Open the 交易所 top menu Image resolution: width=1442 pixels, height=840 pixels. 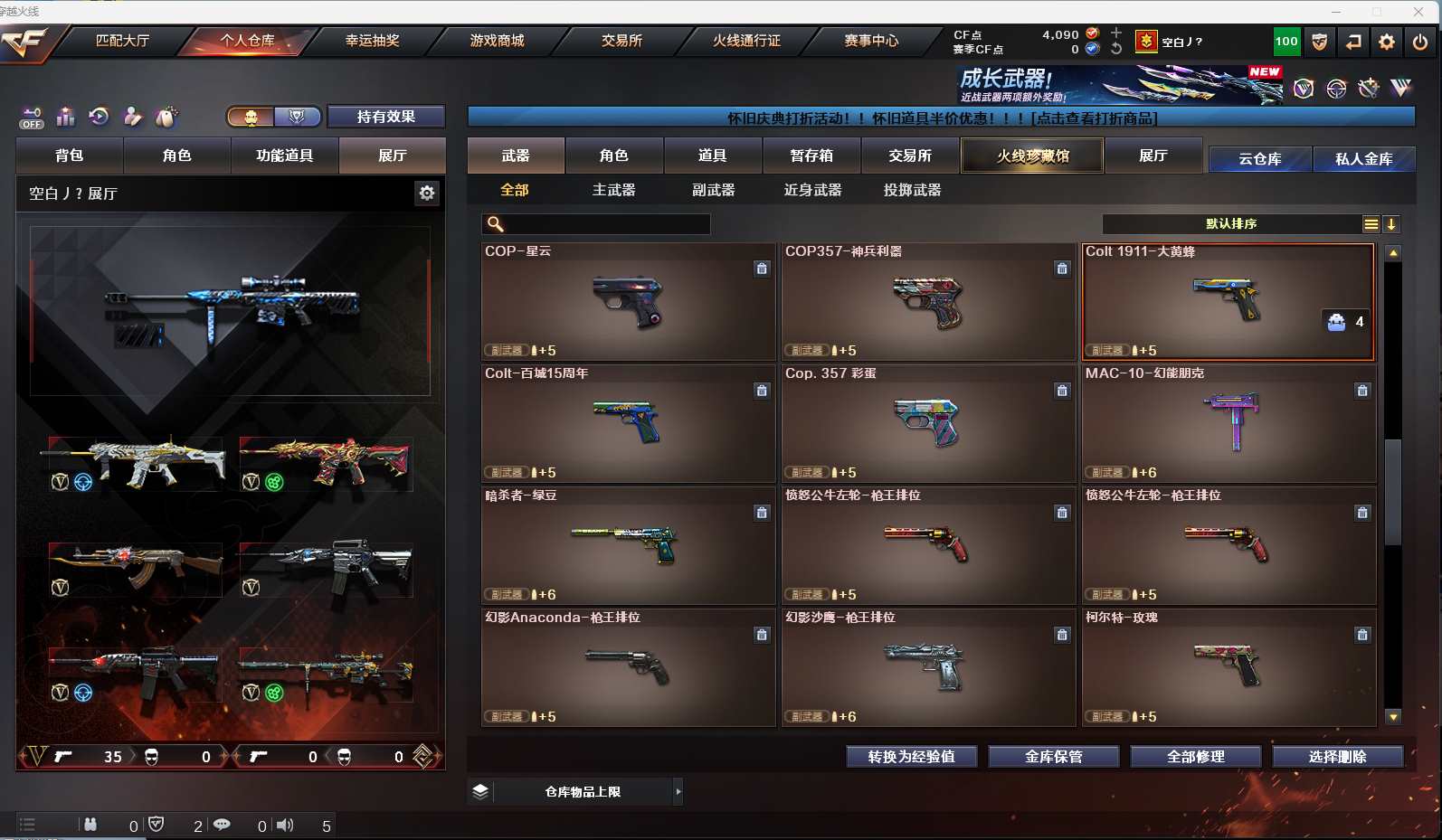pyautogui.click(x=621, y=41)
